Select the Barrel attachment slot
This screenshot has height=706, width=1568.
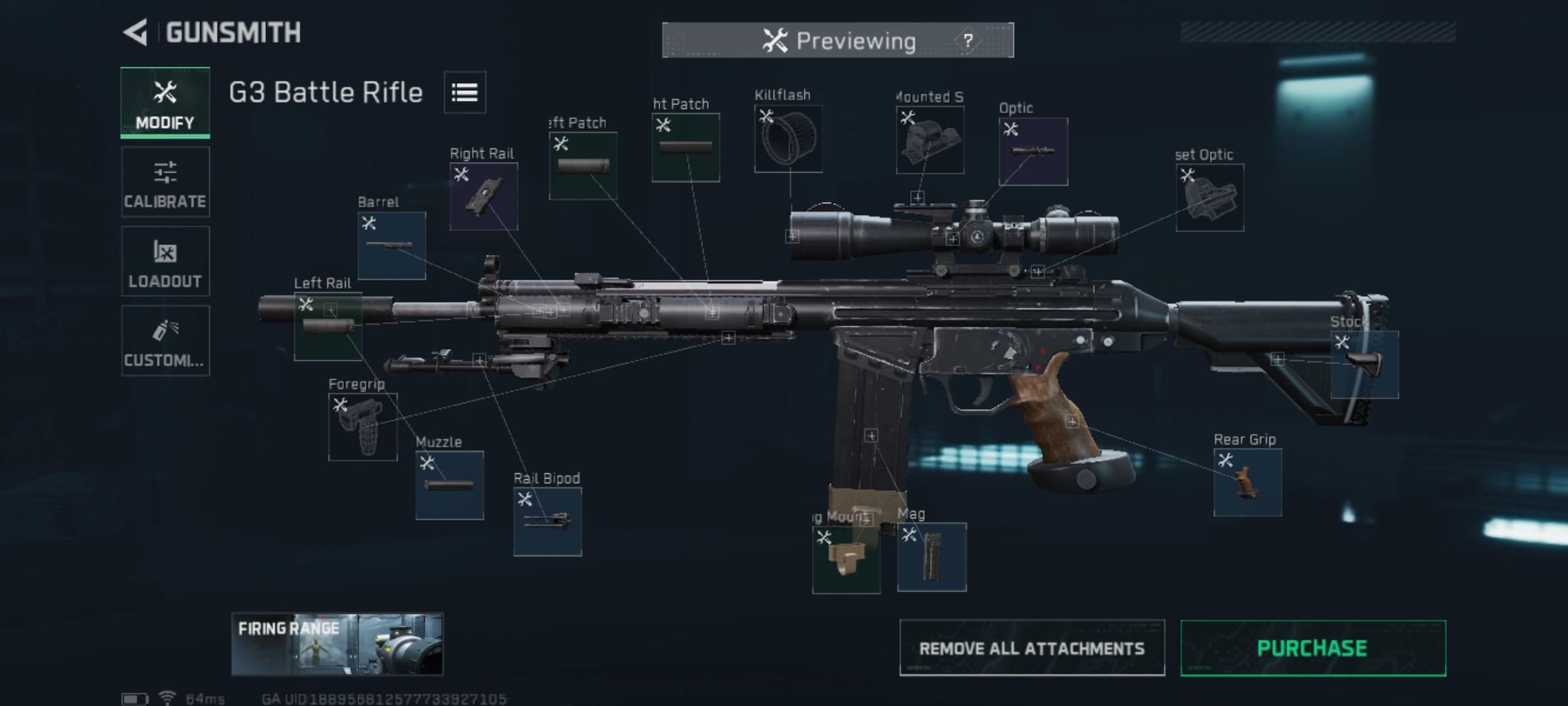point(391,245)
